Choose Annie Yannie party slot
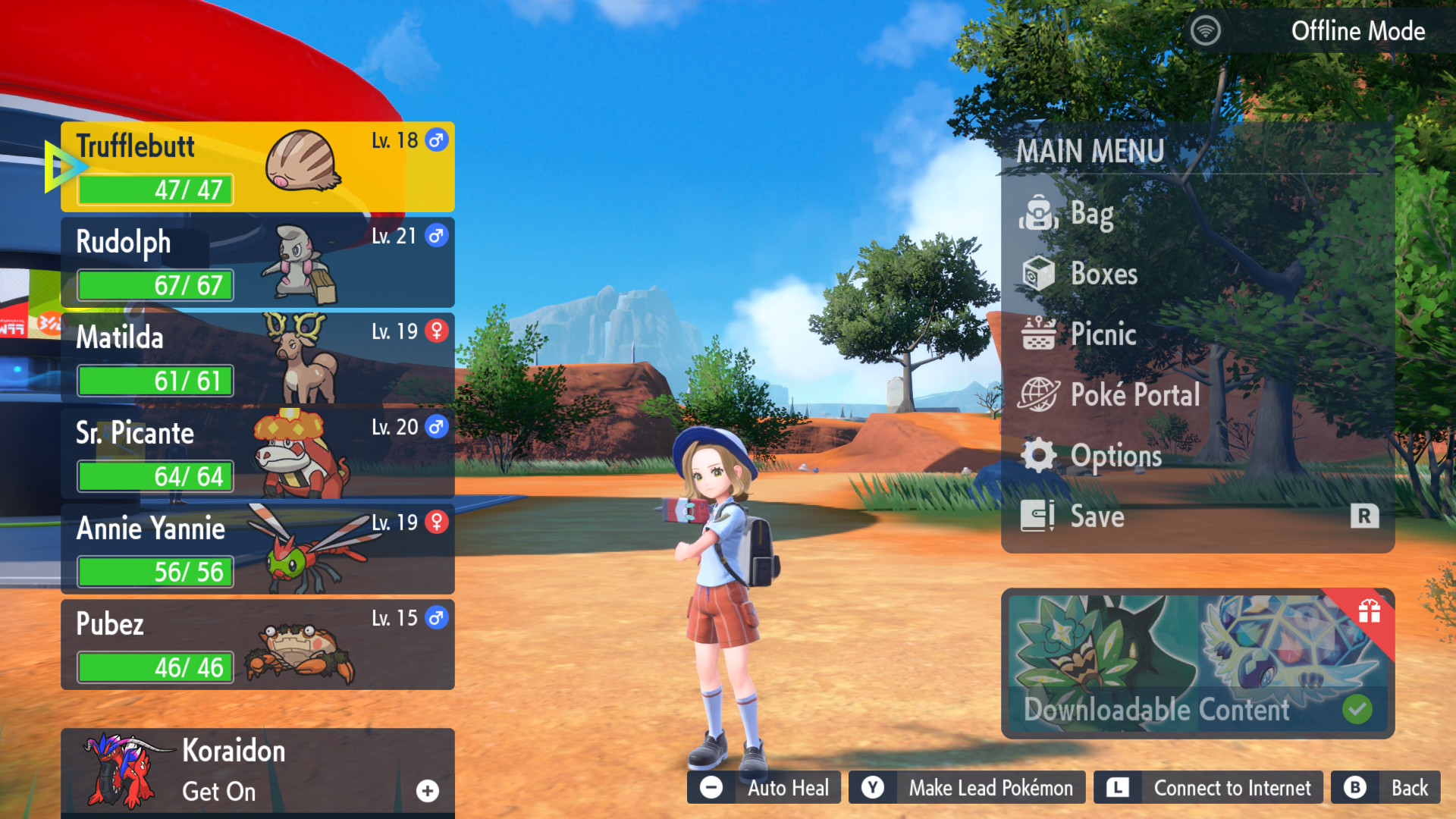 258,549
